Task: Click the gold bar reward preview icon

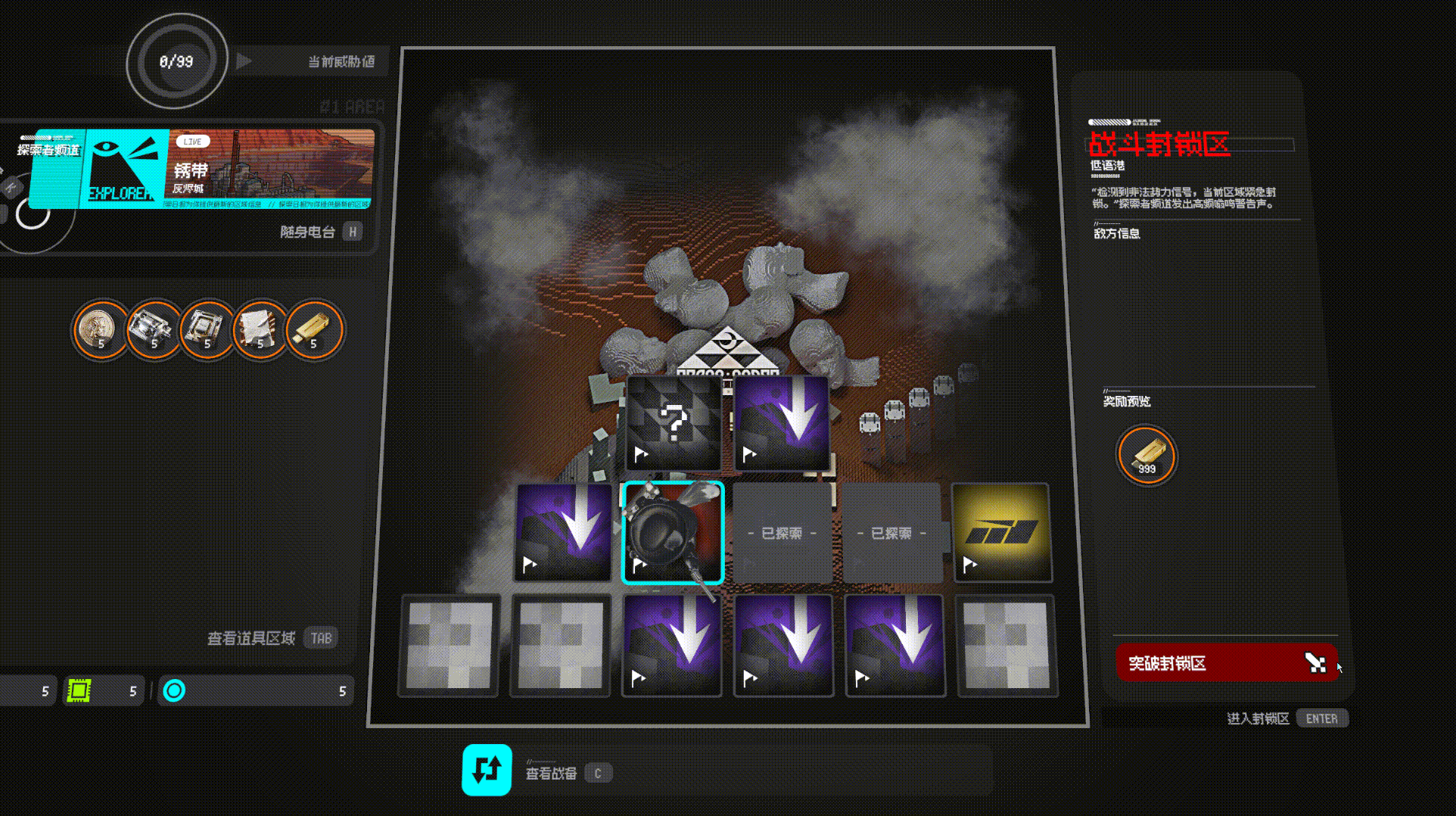Action: click(1146, 455)
